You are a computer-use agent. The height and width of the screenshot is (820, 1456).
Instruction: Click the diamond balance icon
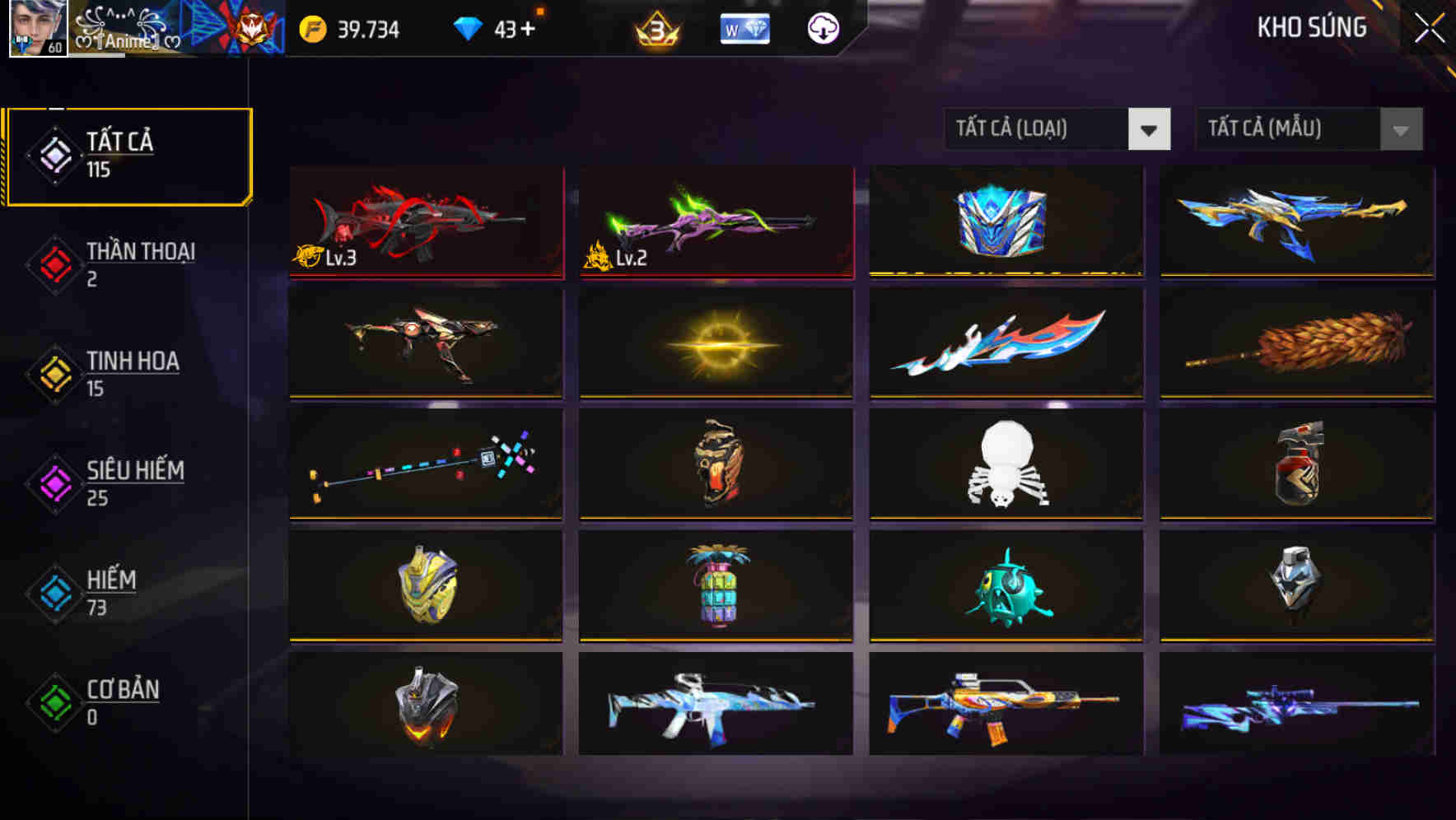pos(467,28)
